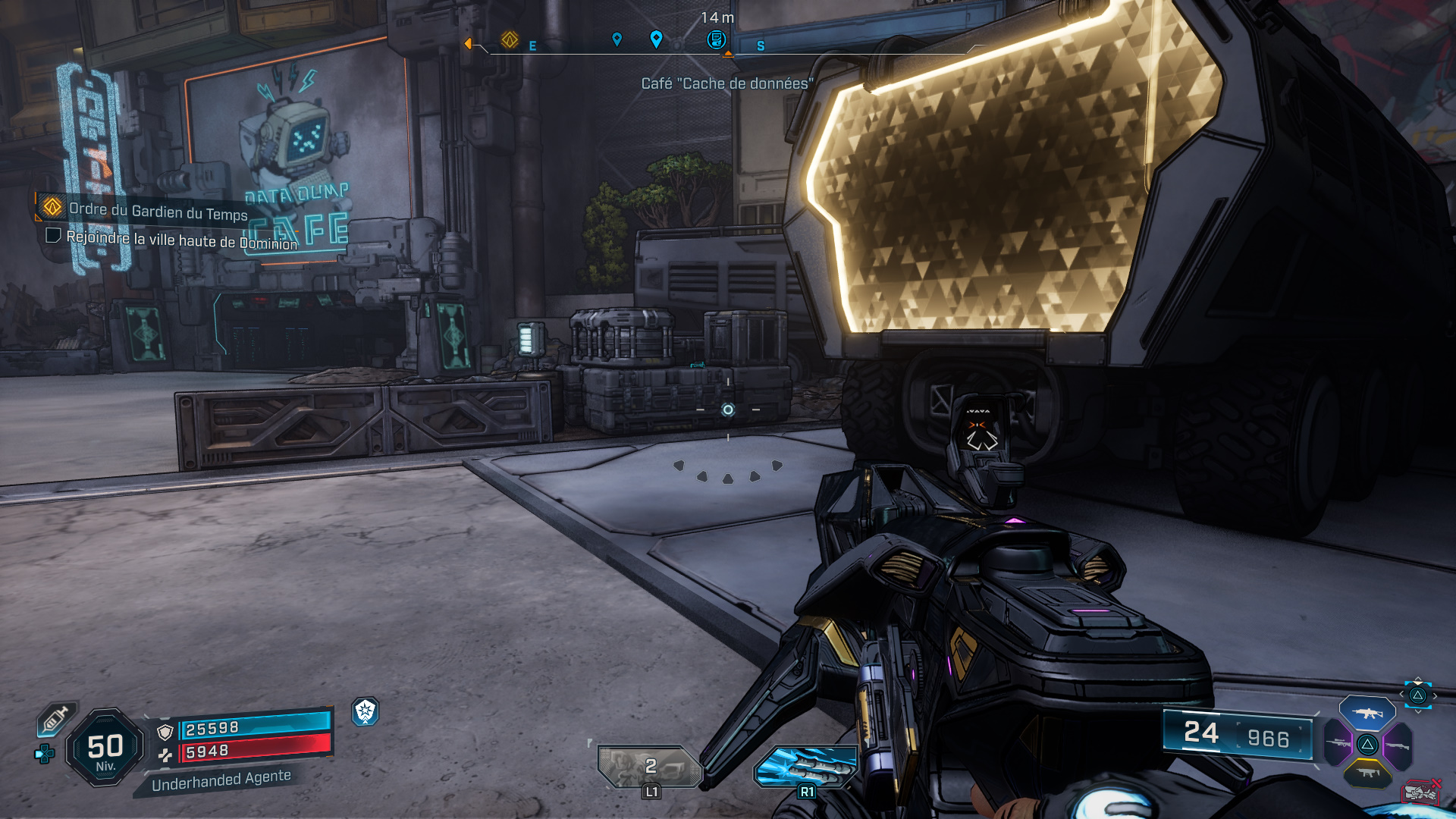This screenshot has height=819, width=1456.
Task: Click the crossed-out grenade warning icon
Action: tap(1421, 792)
